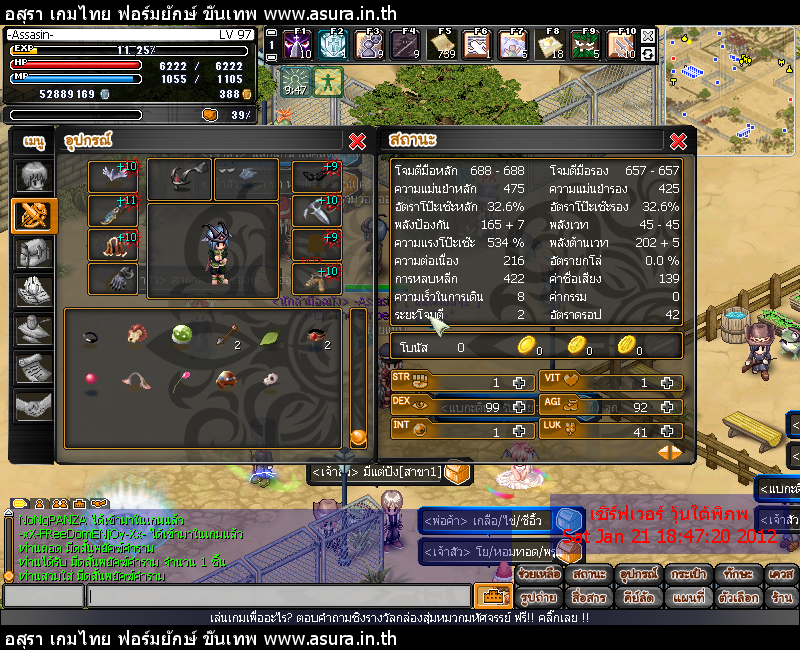Add a point to STR
This screenshot has height=650, width=800.
coord(518,383)
